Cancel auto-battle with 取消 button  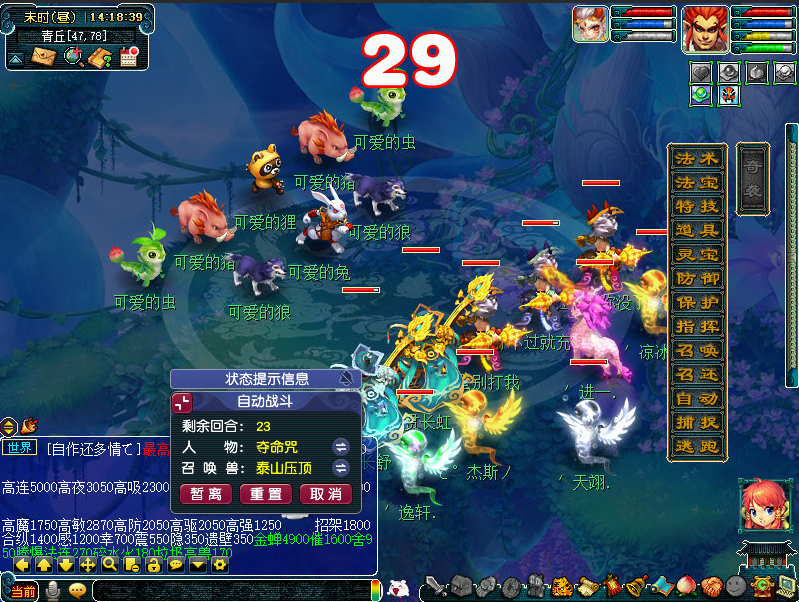pos(326,494)
